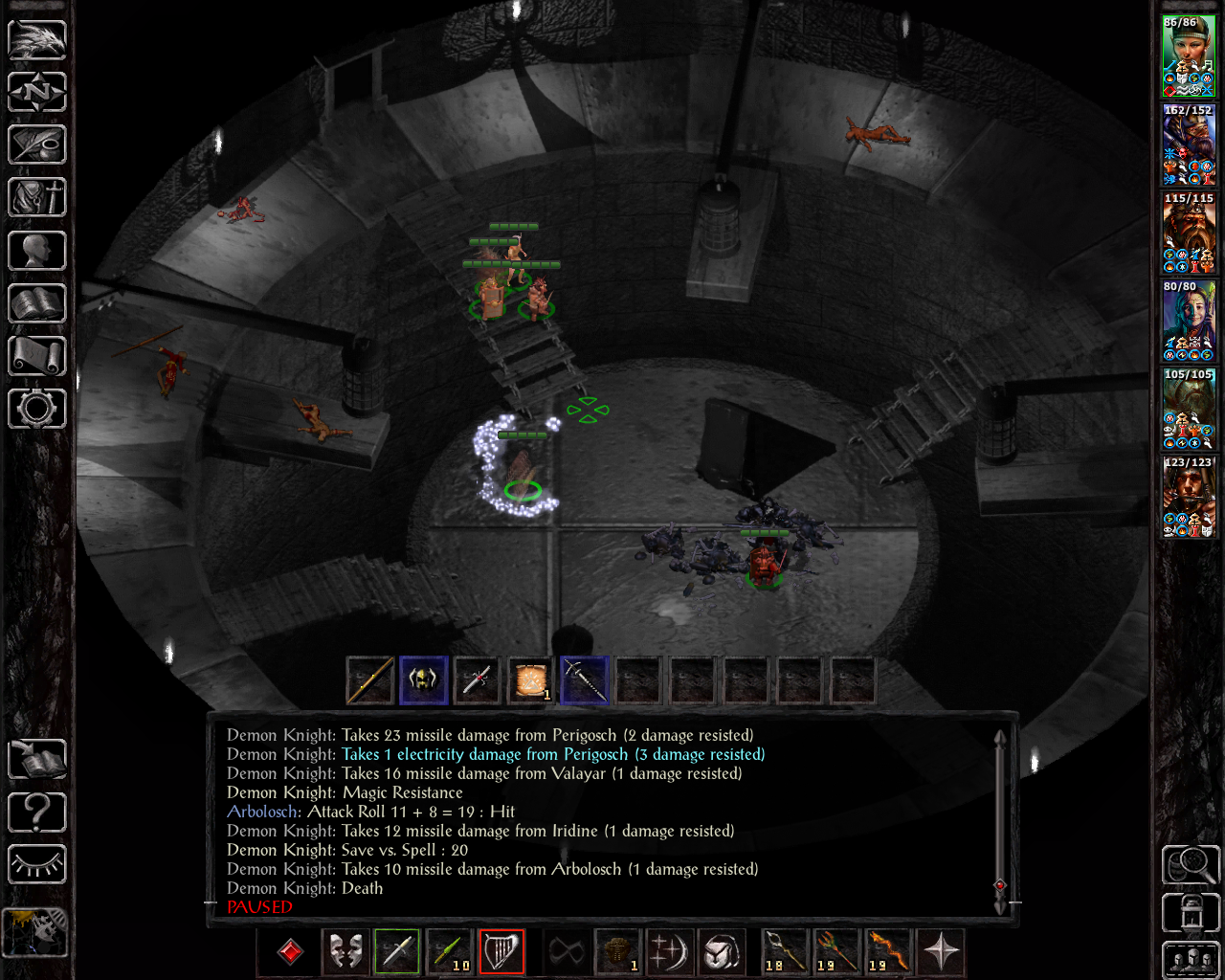Image resolution: width=1225 pixels, height=980 pixels.
Task: Open the journal quill-and-ink button
Action: [x=37, y=145]
